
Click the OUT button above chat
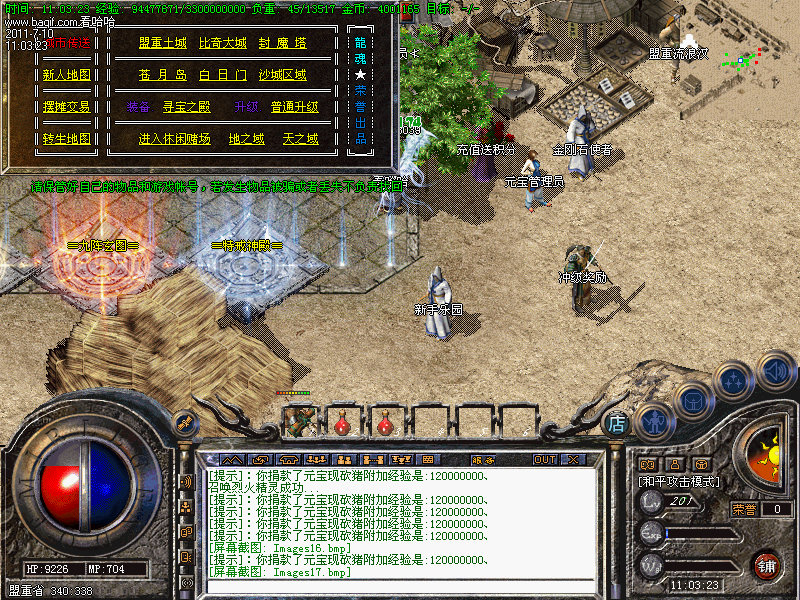(544, 460)
